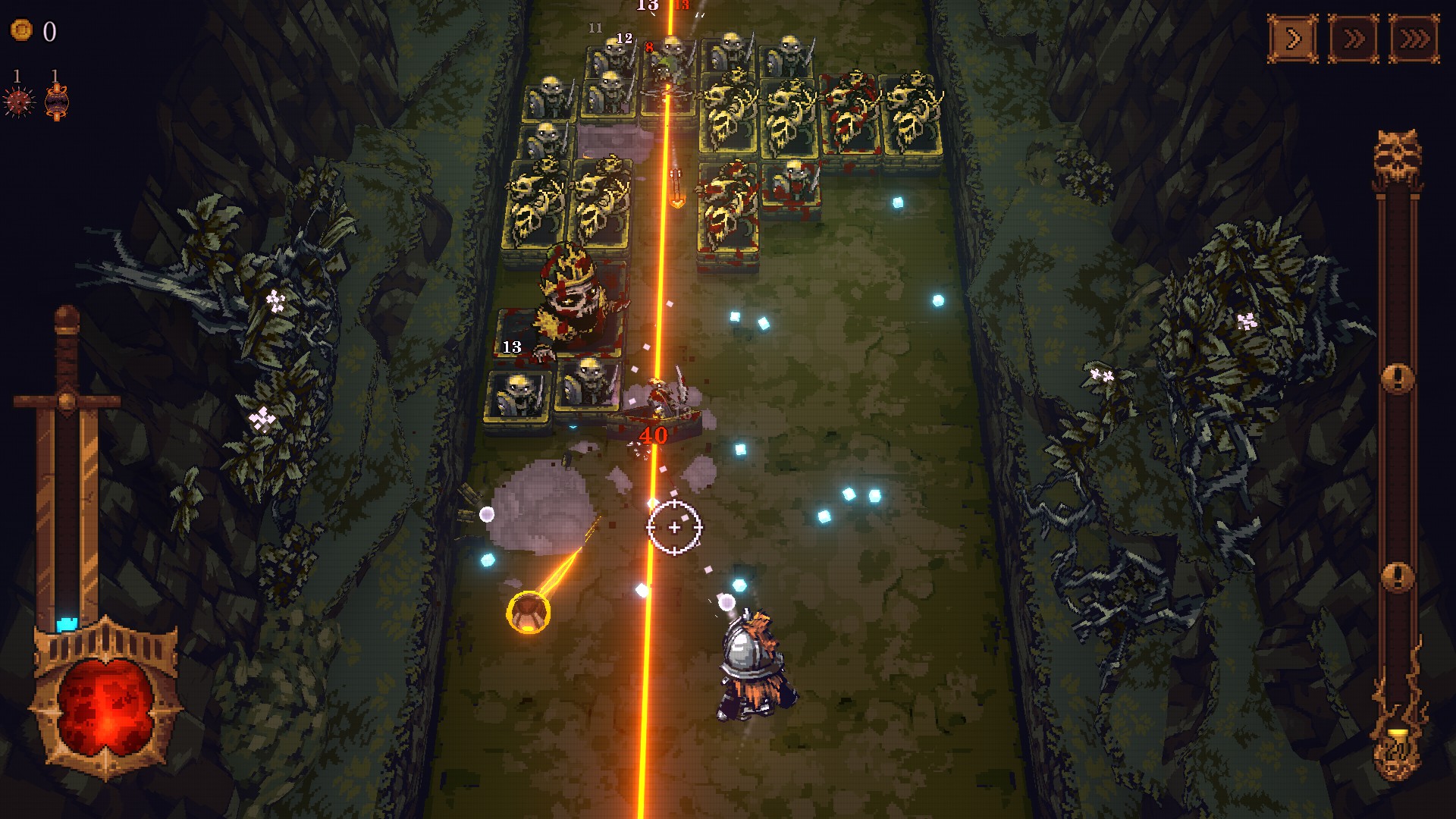Select the orange twin-handled urn icon
This screenshot has width=1456, height=819.
(x=57, y=101)
